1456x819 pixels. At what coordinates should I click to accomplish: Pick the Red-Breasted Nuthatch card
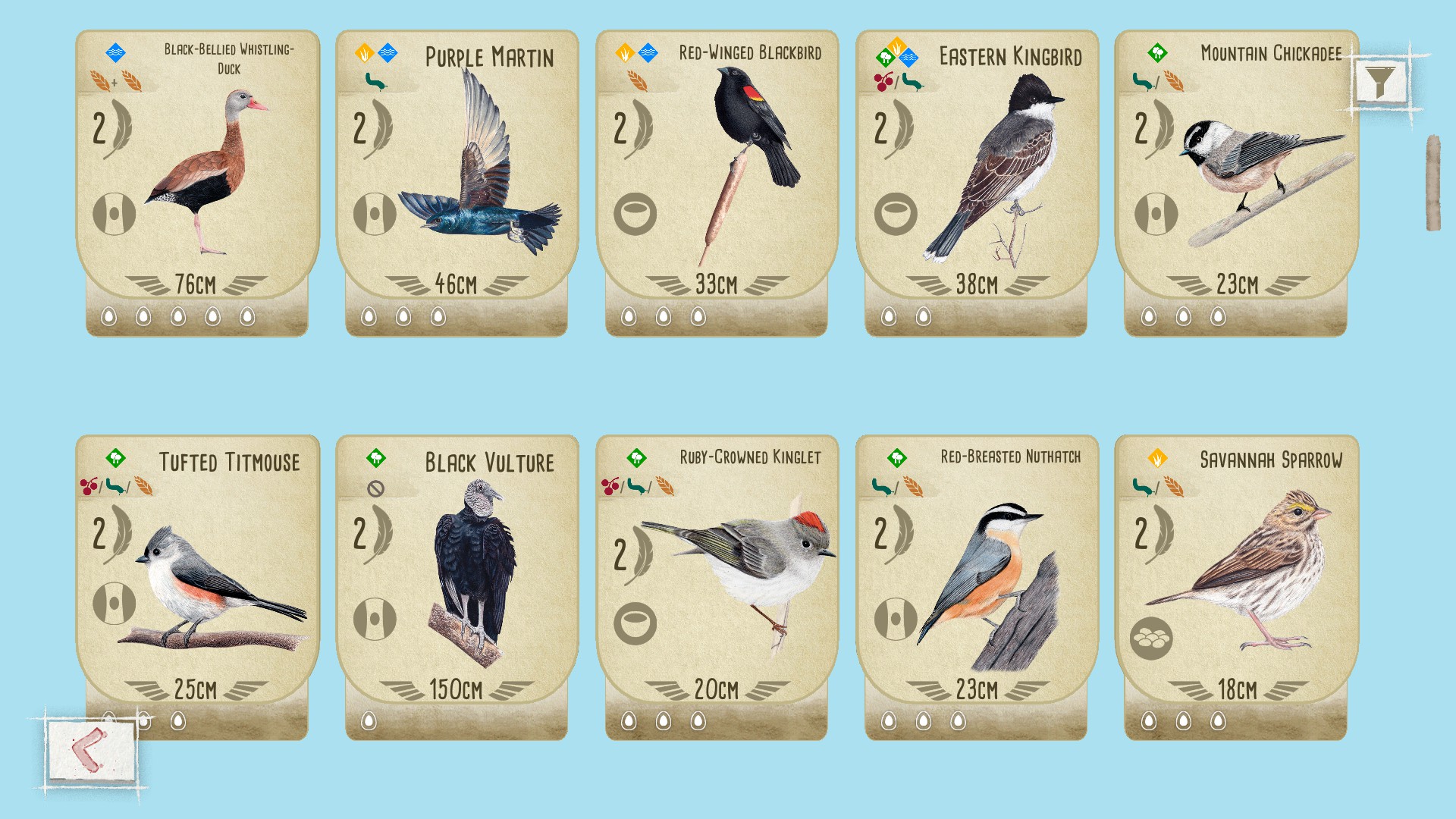(x=977, y=584)
